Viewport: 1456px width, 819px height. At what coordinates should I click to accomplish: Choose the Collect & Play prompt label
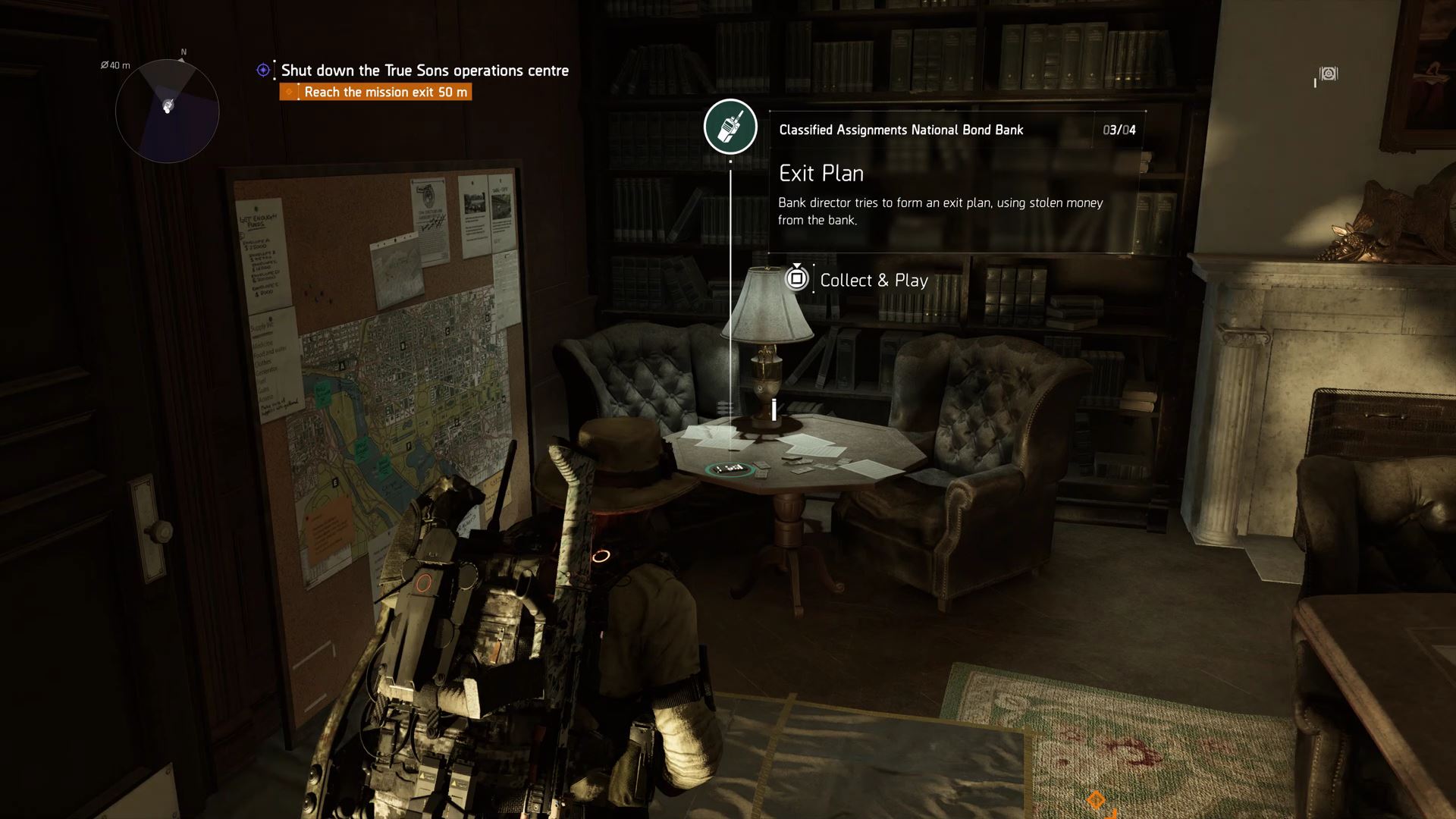(x=874, y=281)
